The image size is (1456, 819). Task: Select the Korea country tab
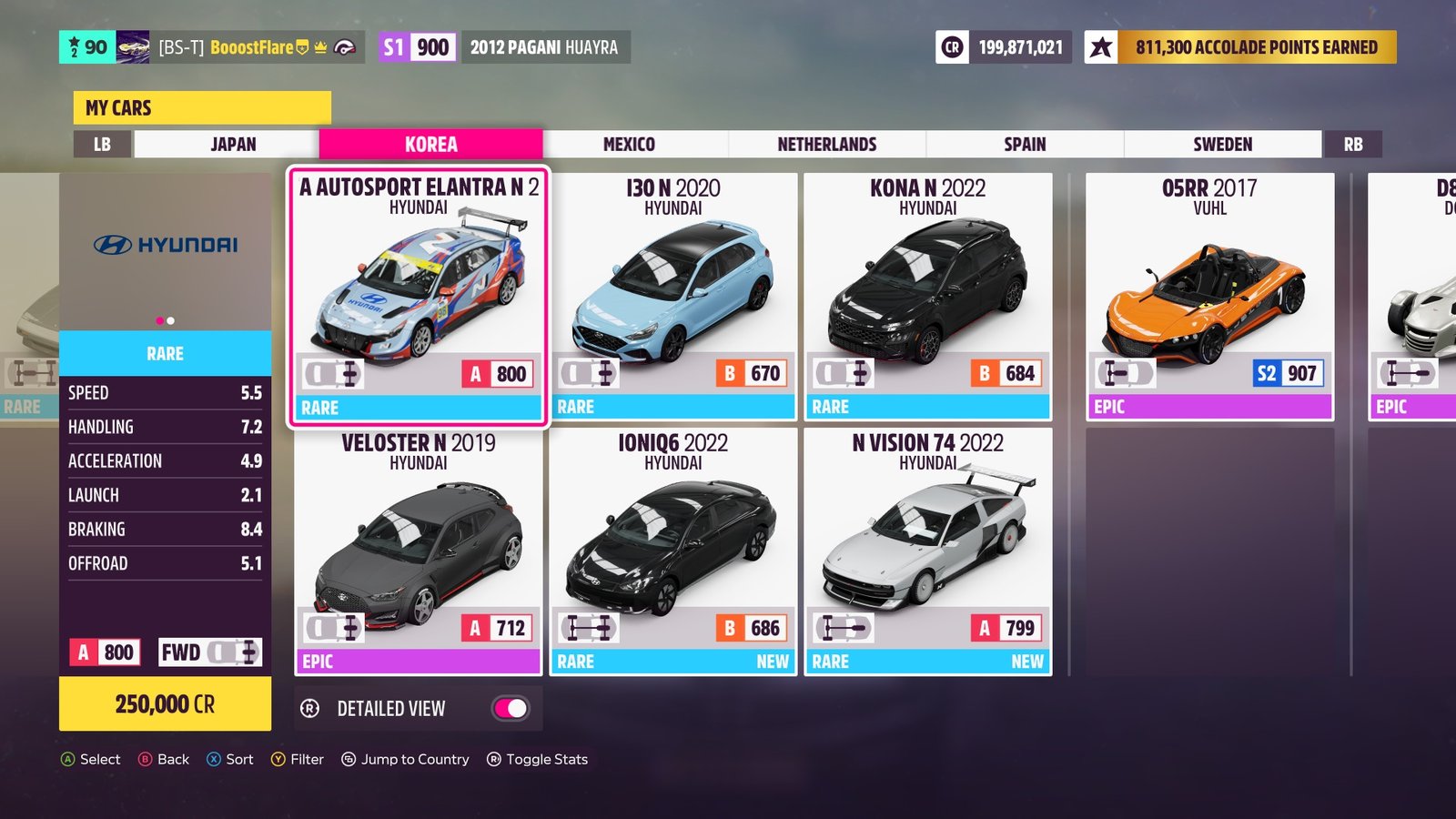point(430,145)
